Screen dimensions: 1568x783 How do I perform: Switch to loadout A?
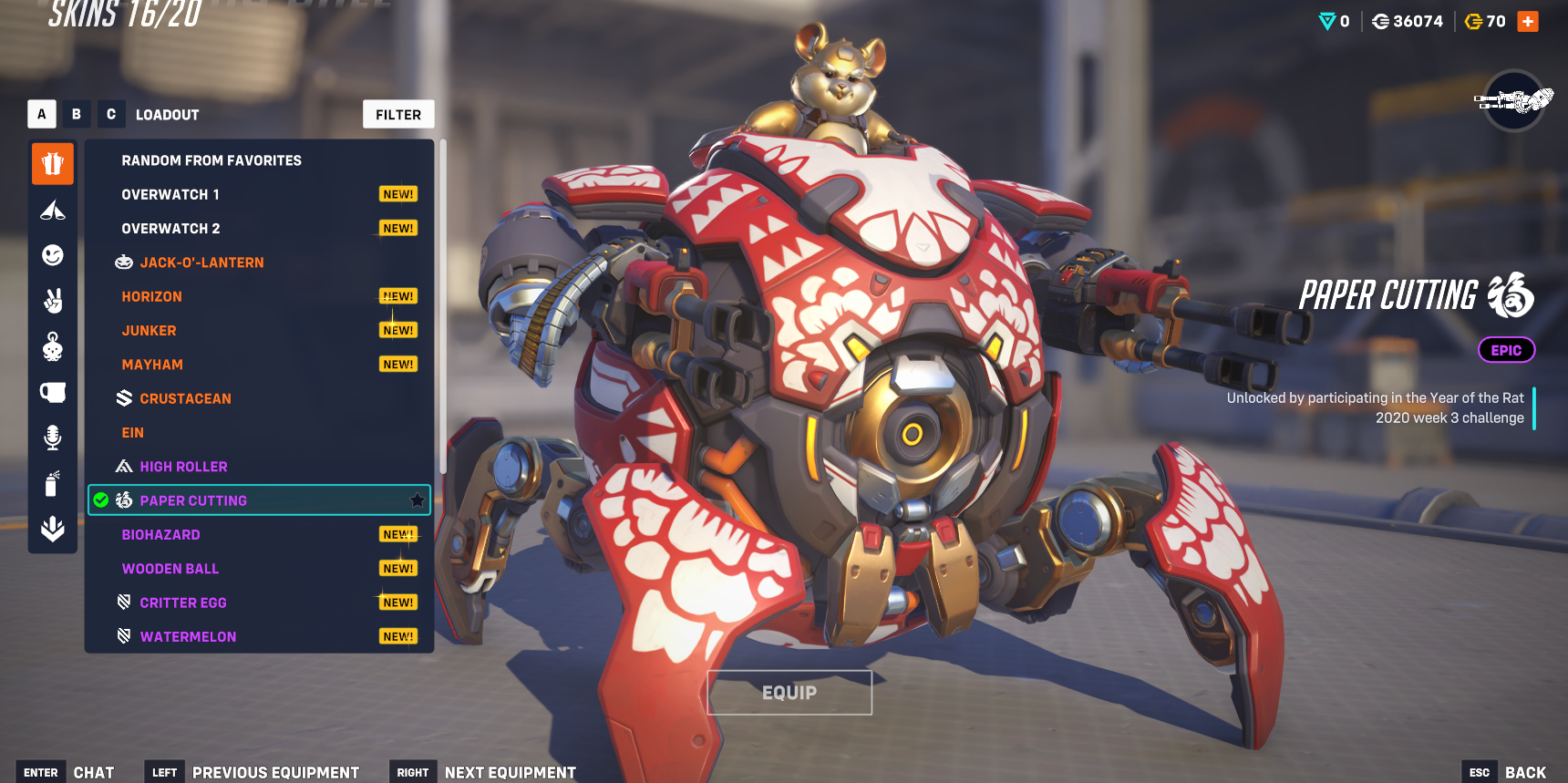pos(42,114)
